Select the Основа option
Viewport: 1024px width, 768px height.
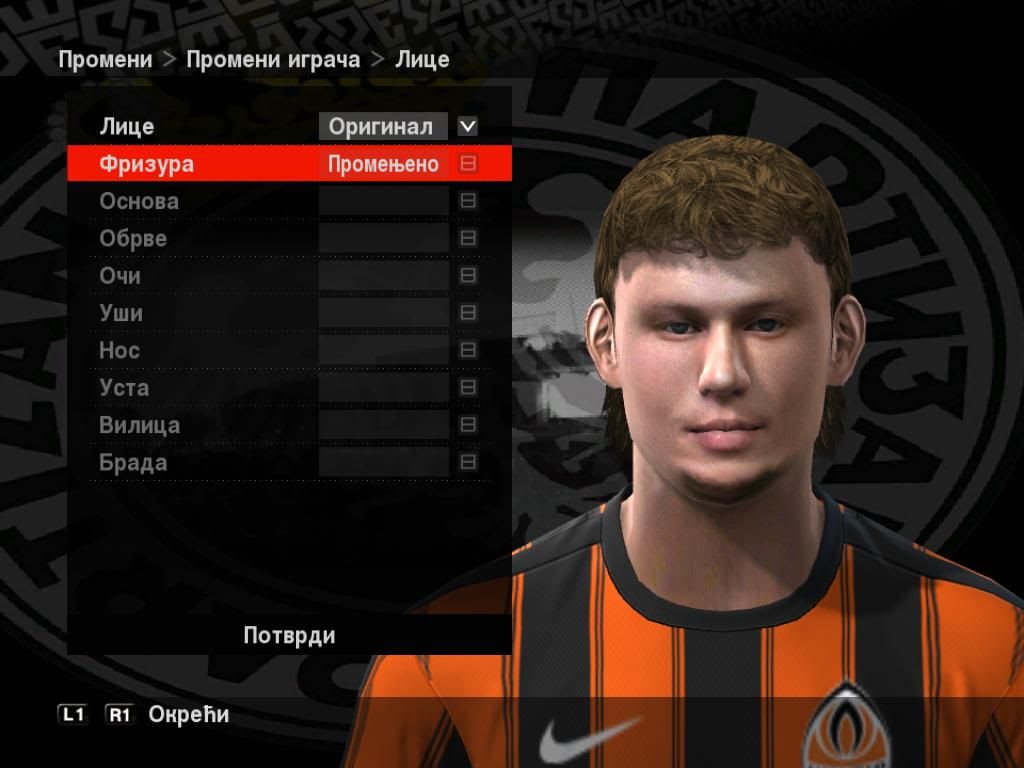(139, 201)
